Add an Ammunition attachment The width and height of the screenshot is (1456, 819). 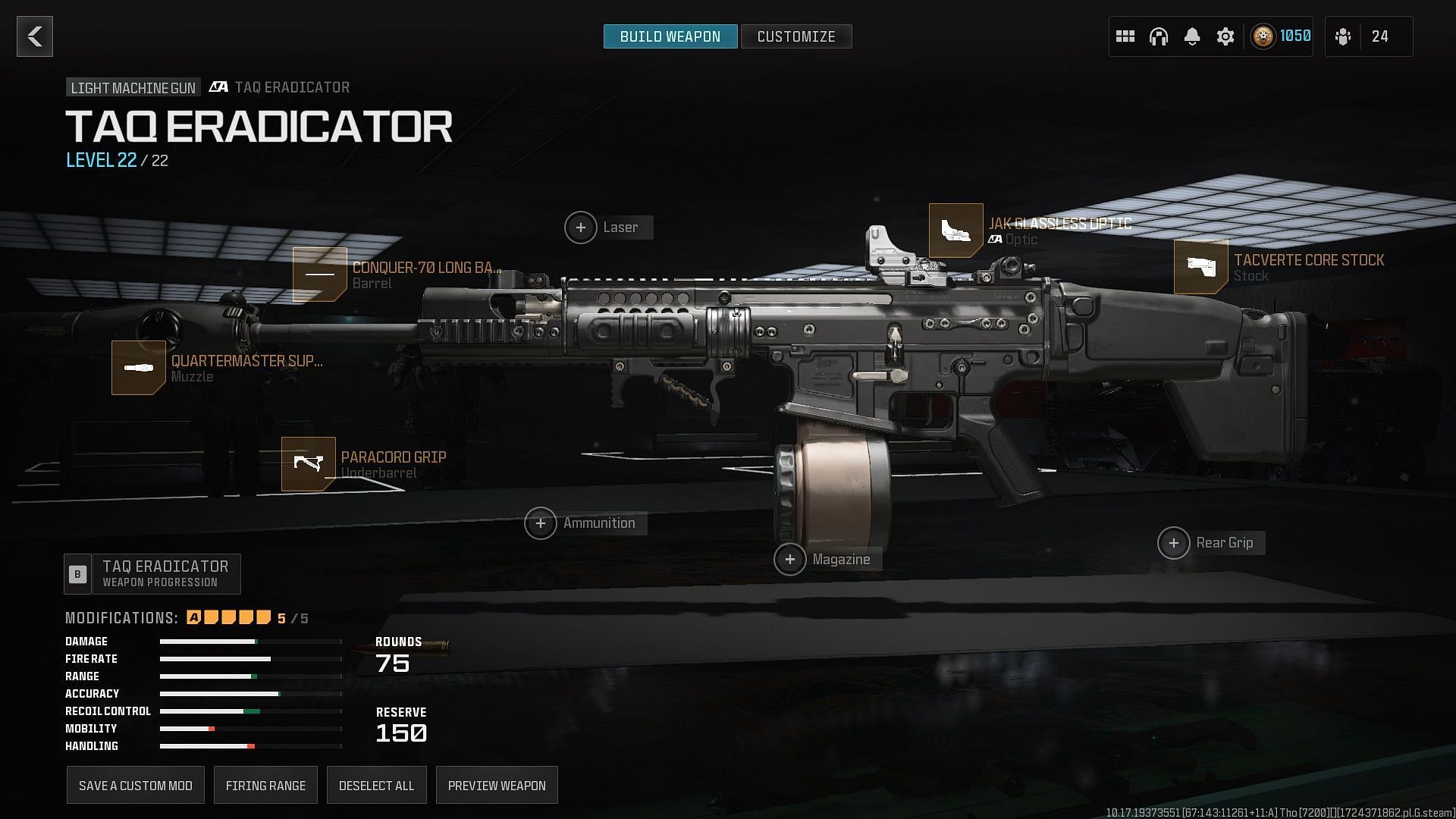pyautogui.click(x=541, y=523)
